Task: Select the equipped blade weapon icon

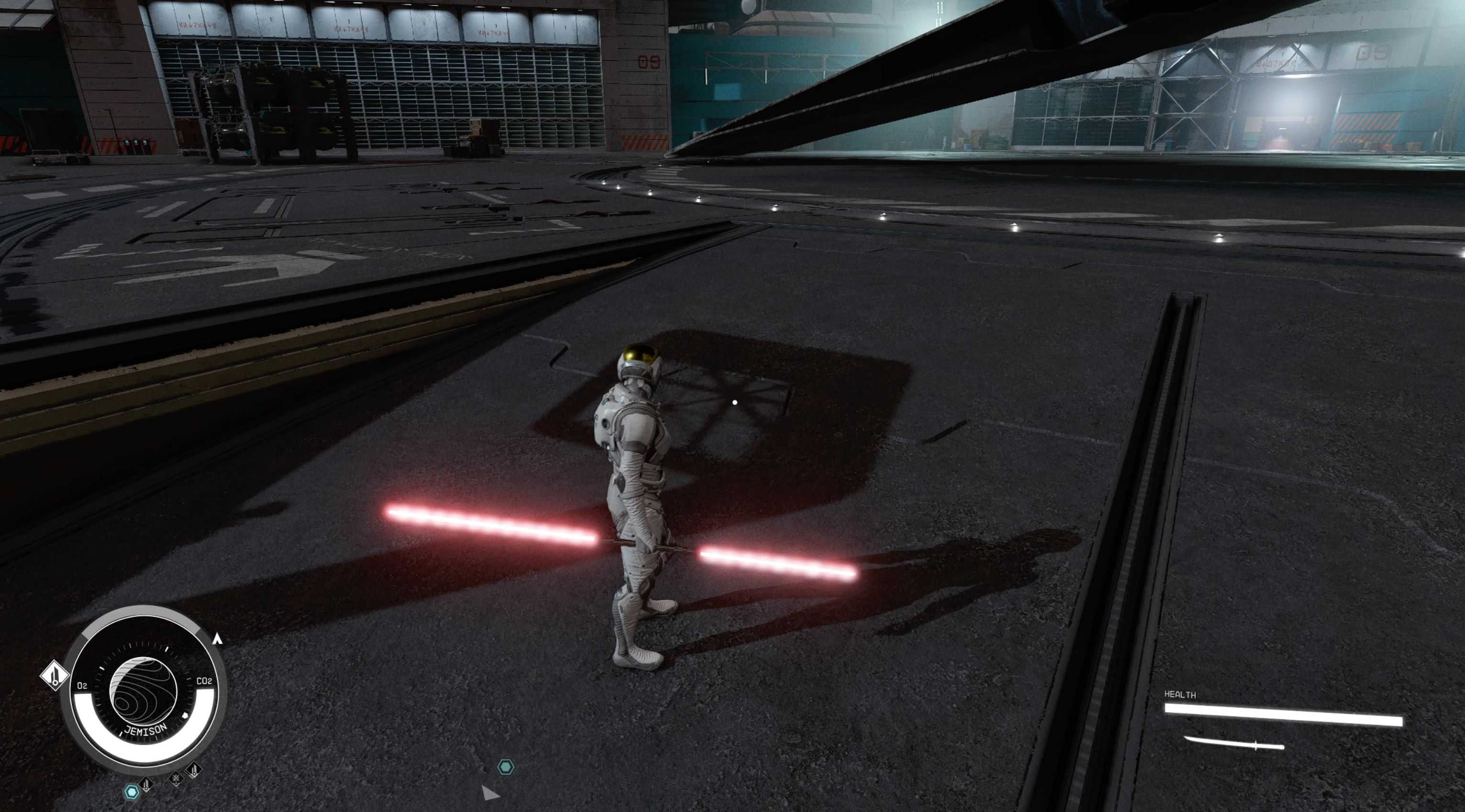Action: pos(1234,743)
